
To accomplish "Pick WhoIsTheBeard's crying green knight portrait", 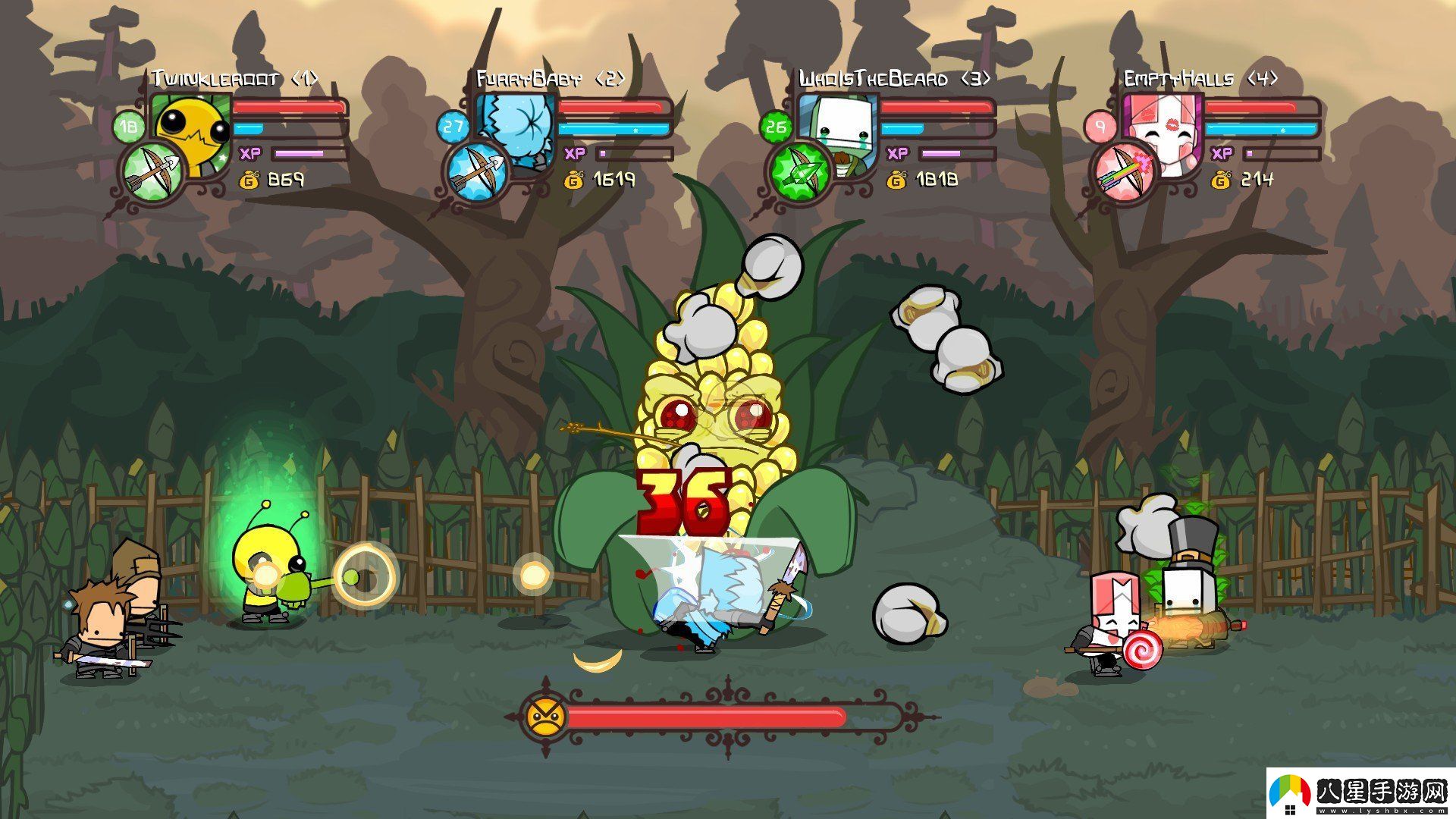I will coord(839,133).
